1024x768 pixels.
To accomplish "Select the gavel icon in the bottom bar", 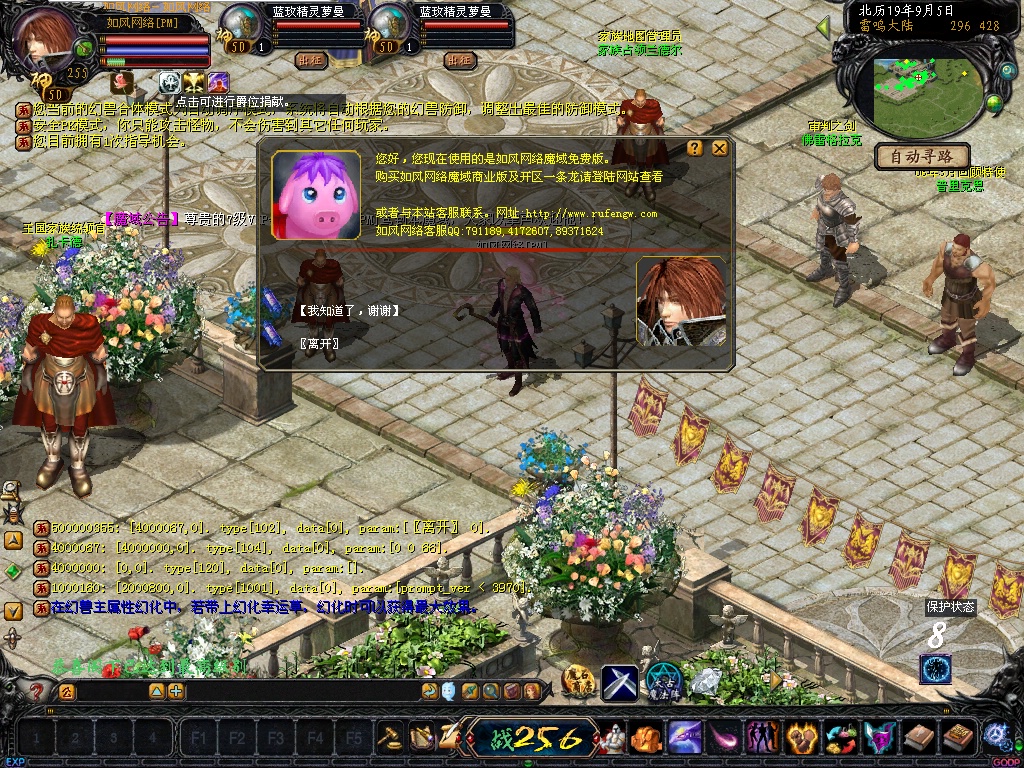I will pyautogui.click(x=389, y=738).
